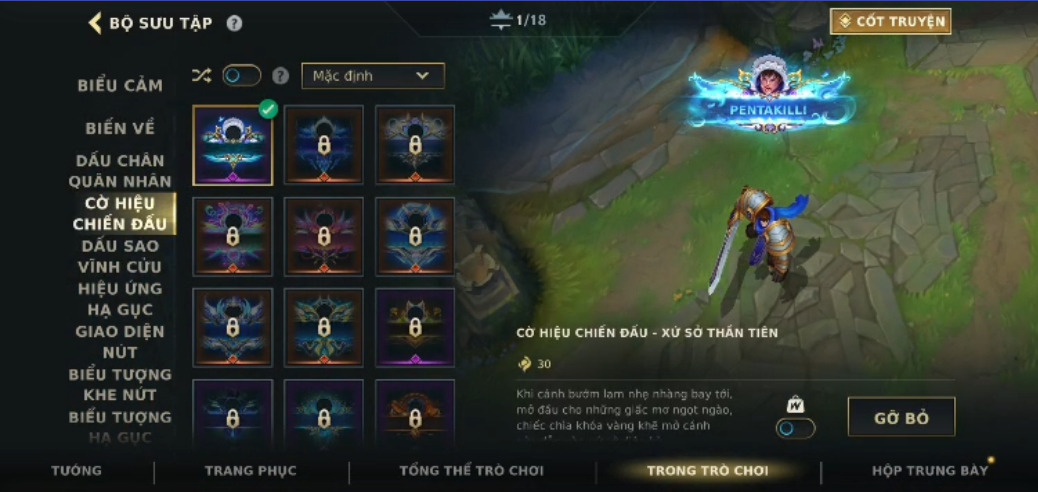Choose the Dấu Sao Vĩnh Cửu category
The height and width of the screenshot is (492, 1038).
120,256
